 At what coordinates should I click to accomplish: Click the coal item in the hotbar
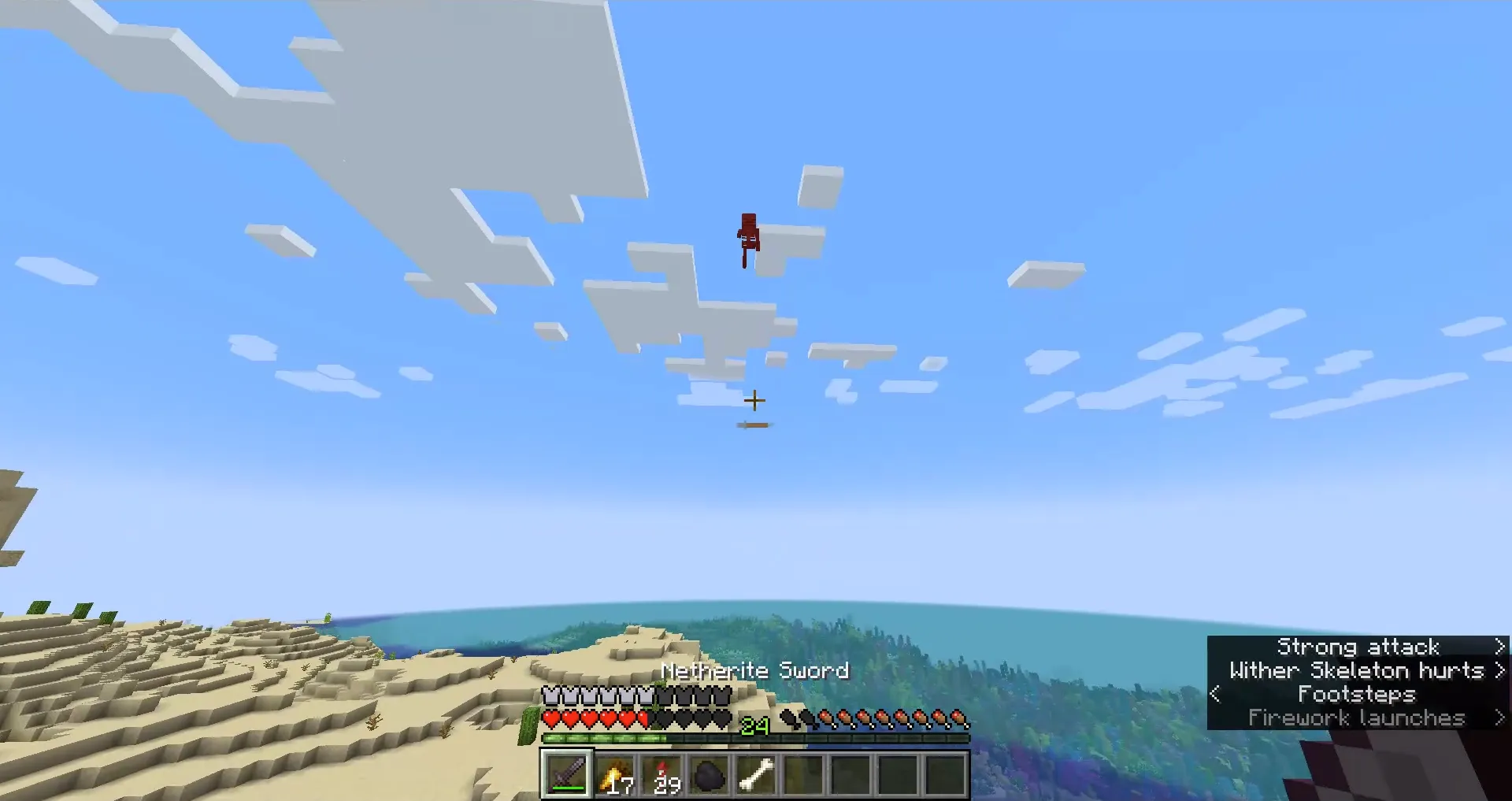click(x=708, y=775)
